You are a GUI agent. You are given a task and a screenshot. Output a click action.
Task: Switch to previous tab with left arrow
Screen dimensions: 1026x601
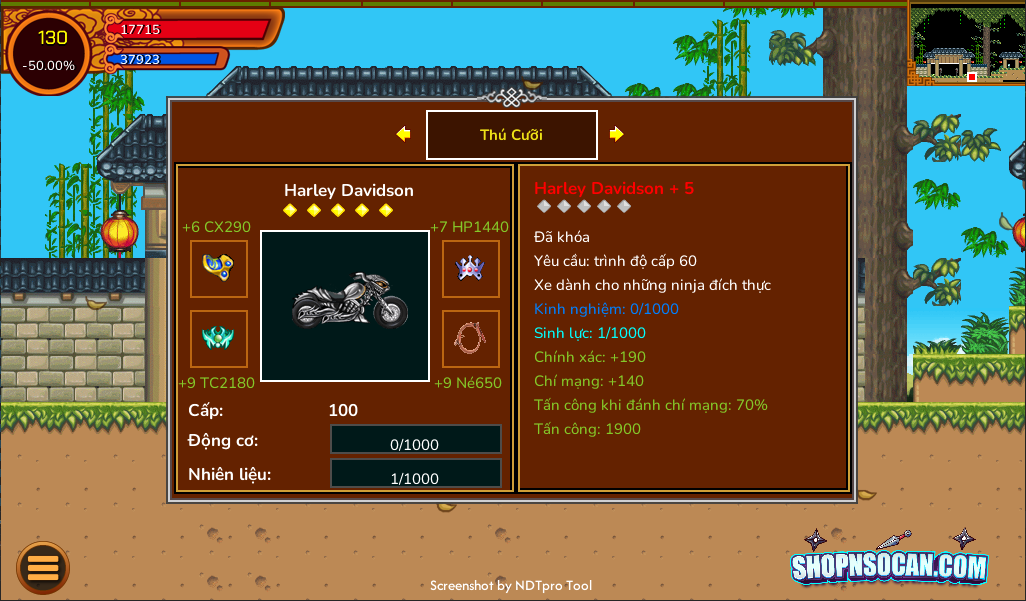pyautogui.click(x=403, y=134)
